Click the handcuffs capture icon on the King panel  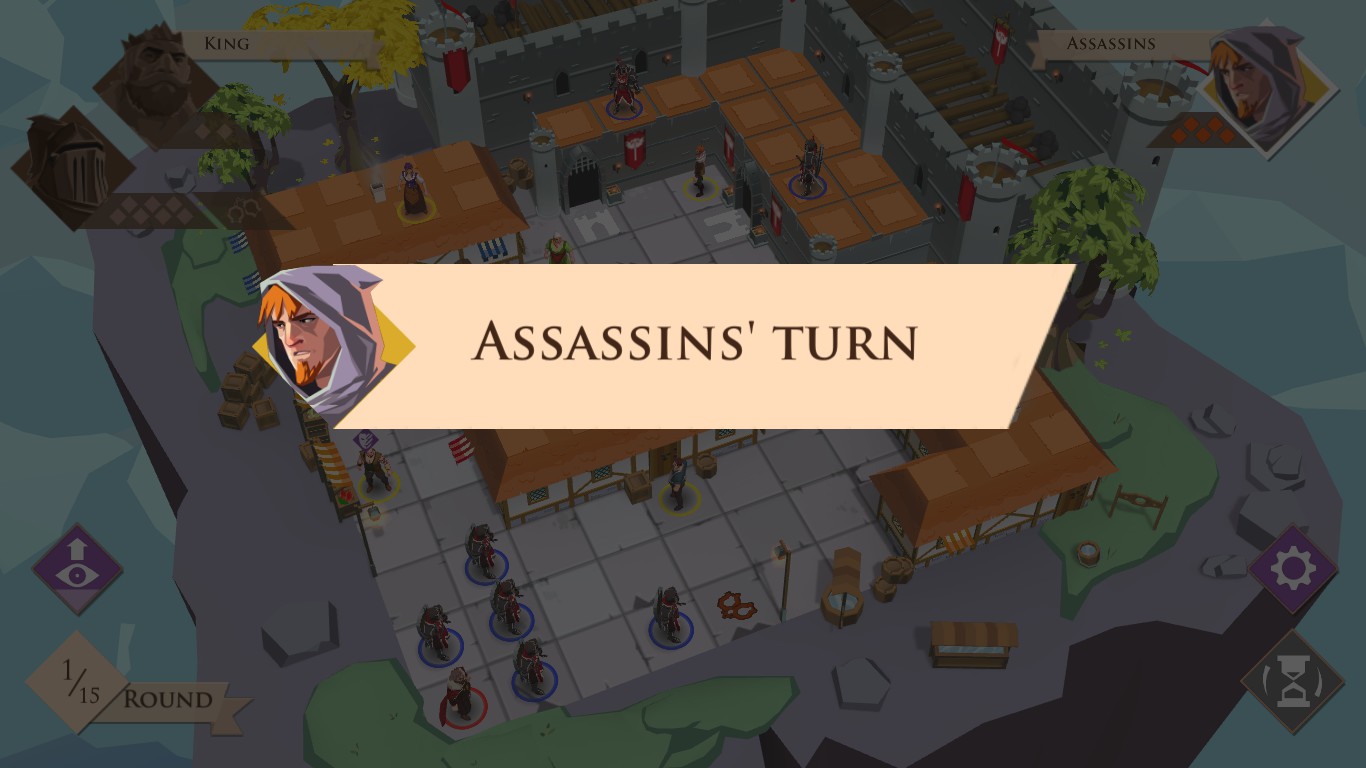coord(243,208)
